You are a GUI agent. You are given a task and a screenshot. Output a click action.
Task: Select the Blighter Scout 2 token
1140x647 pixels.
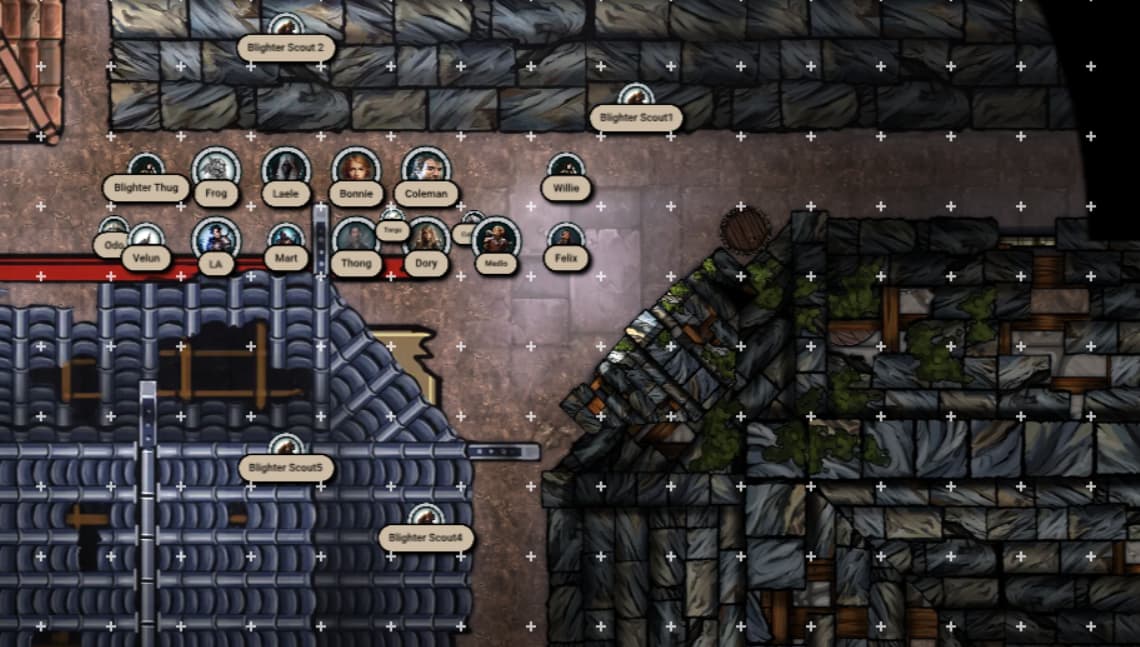[285, 26]
